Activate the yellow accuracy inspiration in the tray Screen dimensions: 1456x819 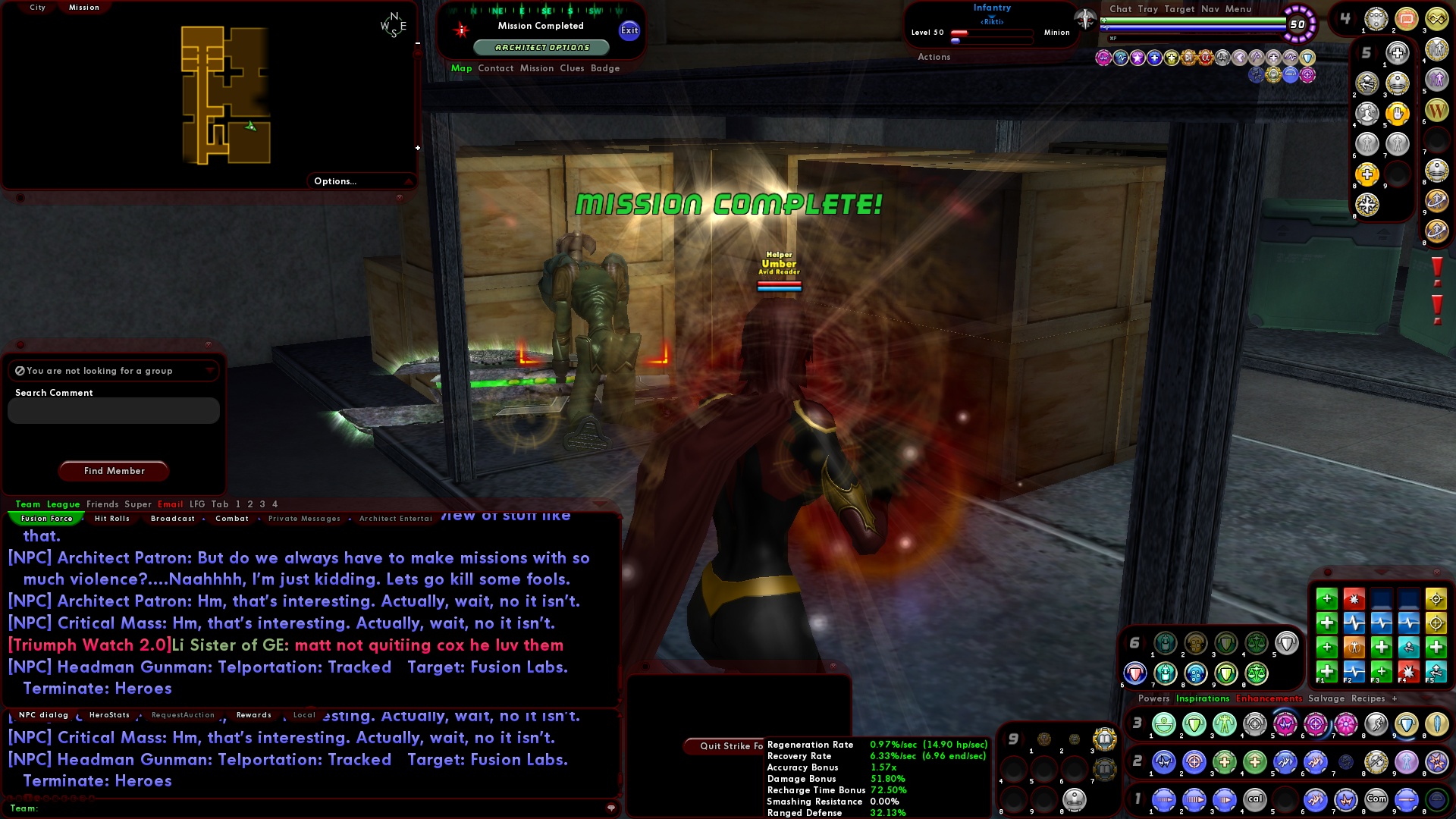[x=1436, y=599]
